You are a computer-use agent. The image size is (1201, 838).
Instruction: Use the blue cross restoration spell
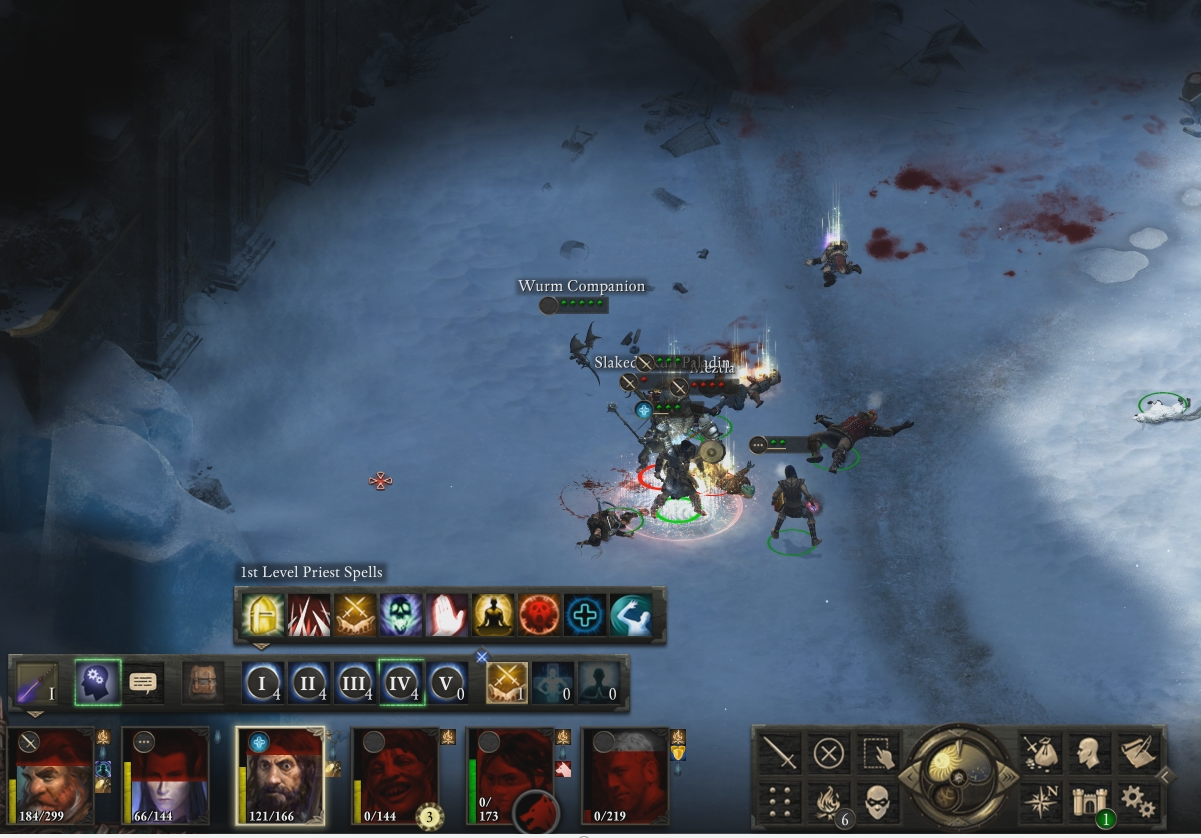584,615
